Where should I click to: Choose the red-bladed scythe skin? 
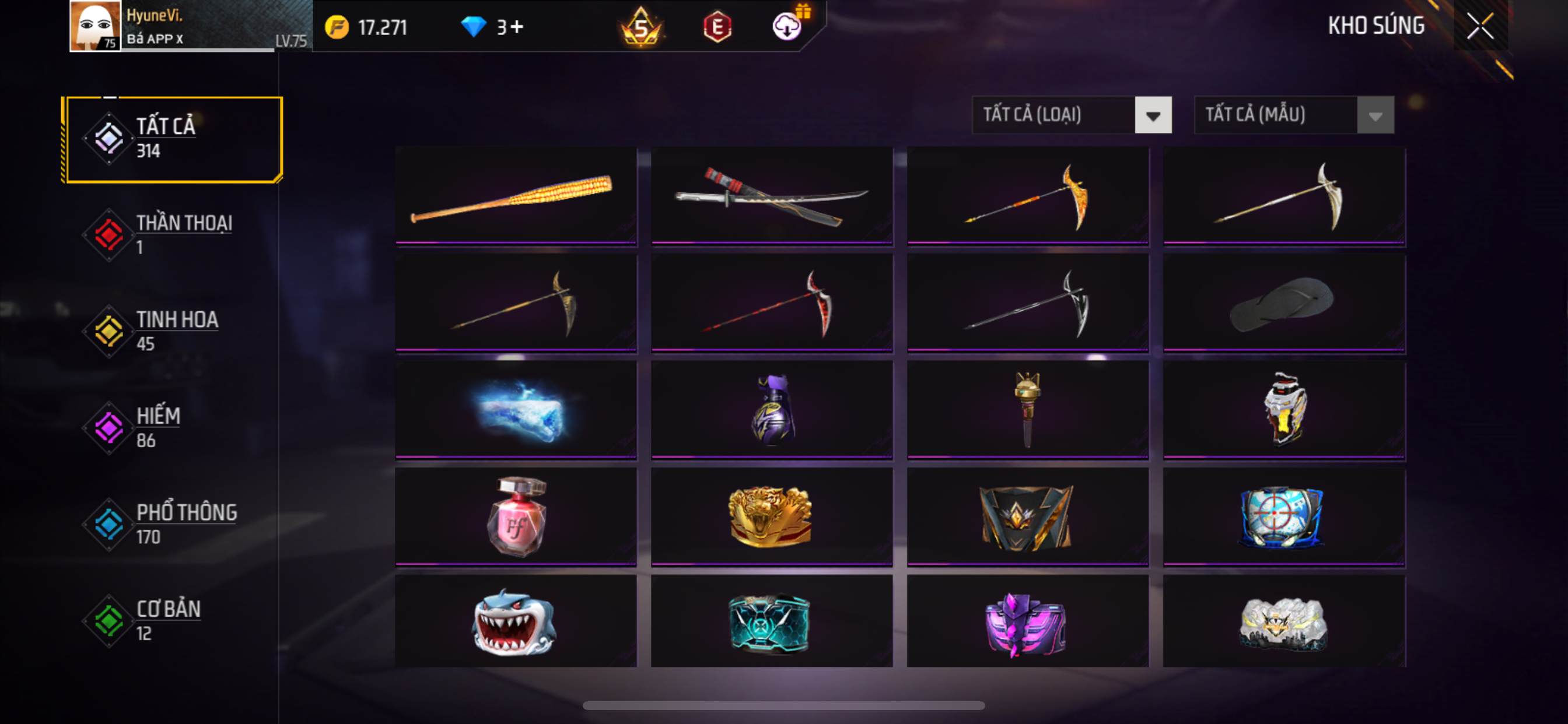(x=771, y=304)
